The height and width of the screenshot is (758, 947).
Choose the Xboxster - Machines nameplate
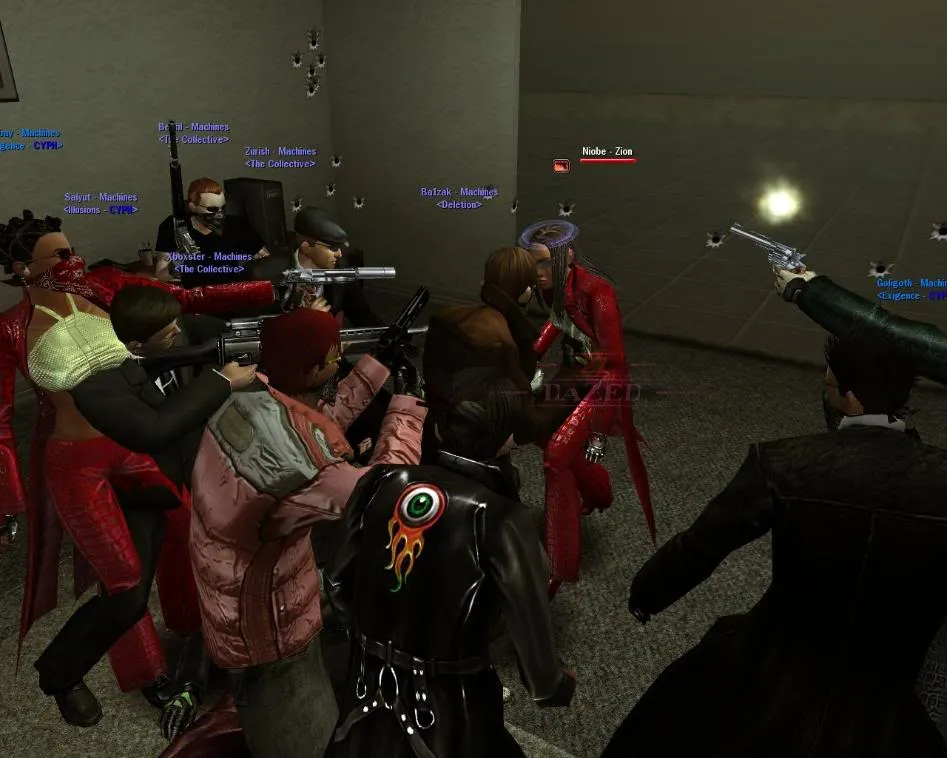(209, 257)
